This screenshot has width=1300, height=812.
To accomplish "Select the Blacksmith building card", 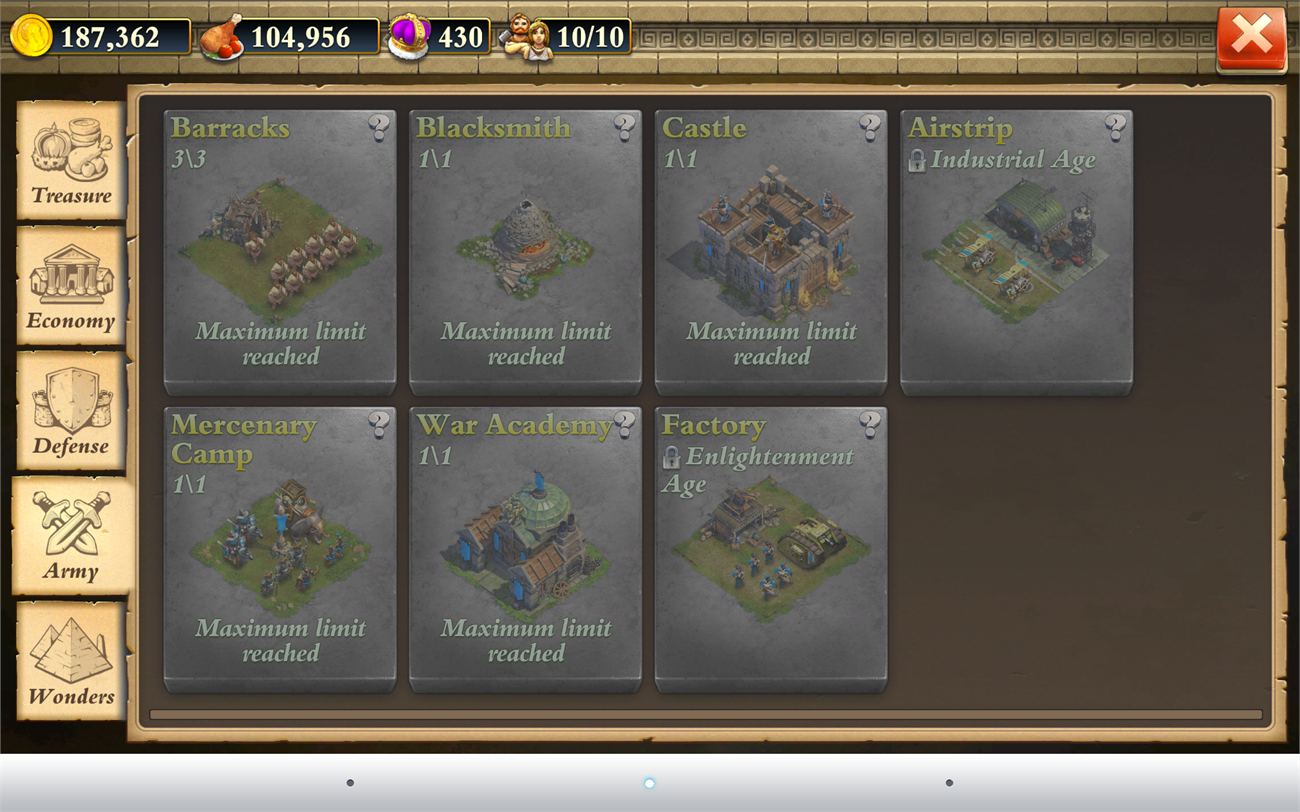I will pos(524,250).
